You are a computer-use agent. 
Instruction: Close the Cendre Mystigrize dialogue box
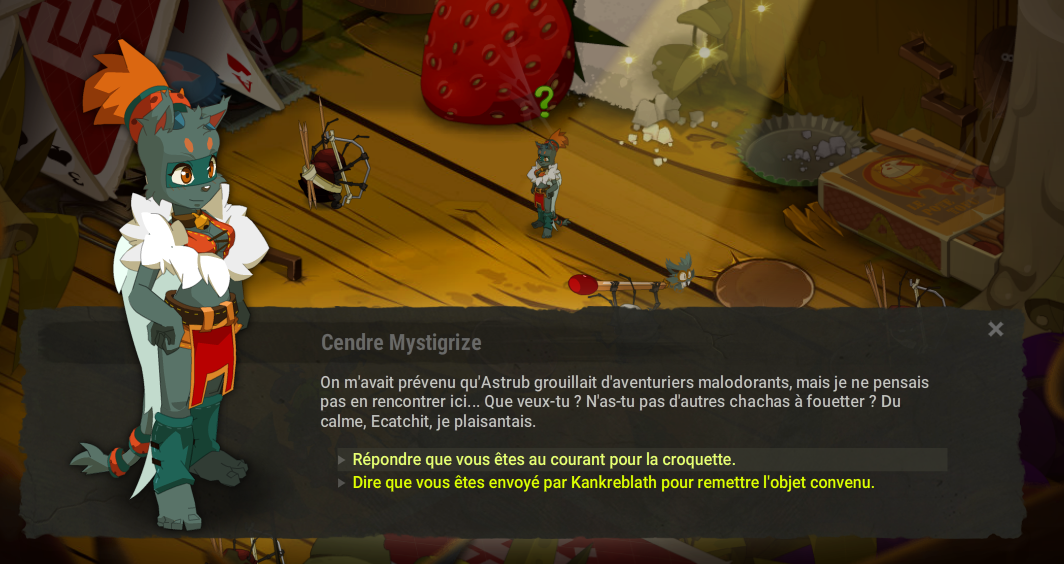tap(995, 329)
